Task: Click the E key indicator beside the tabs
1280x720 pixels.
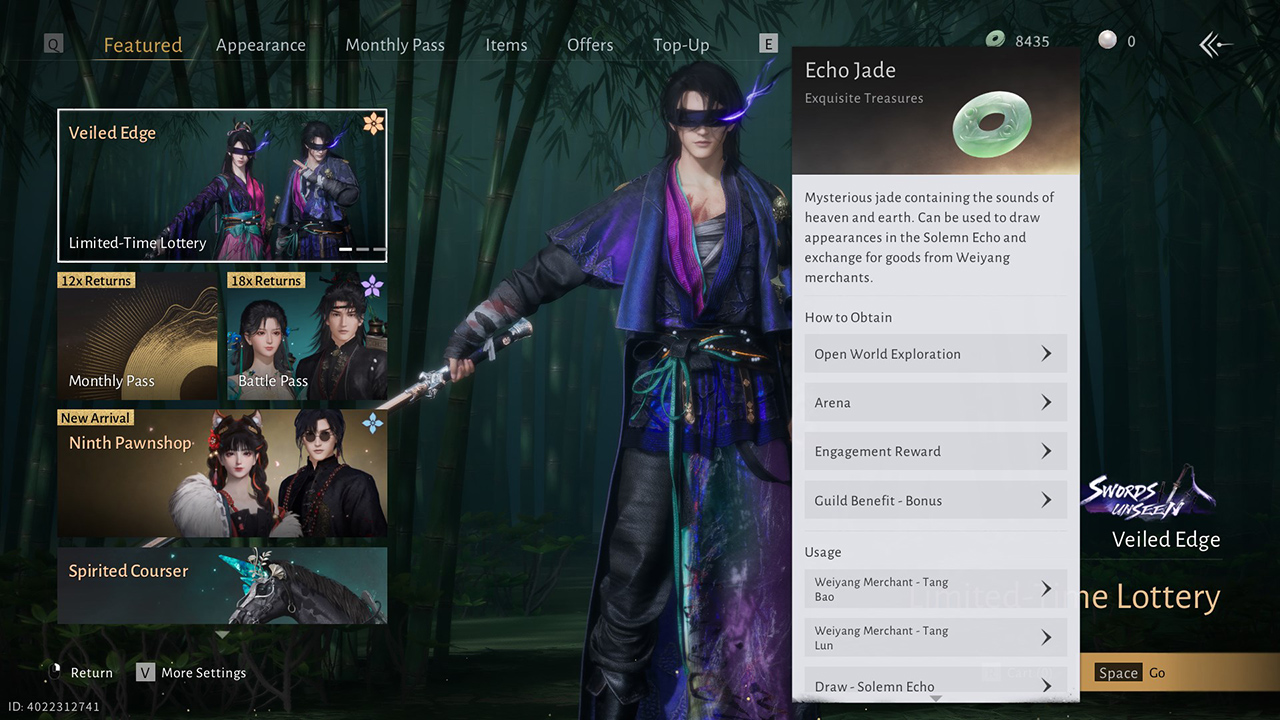Action: tap(768, 43)
